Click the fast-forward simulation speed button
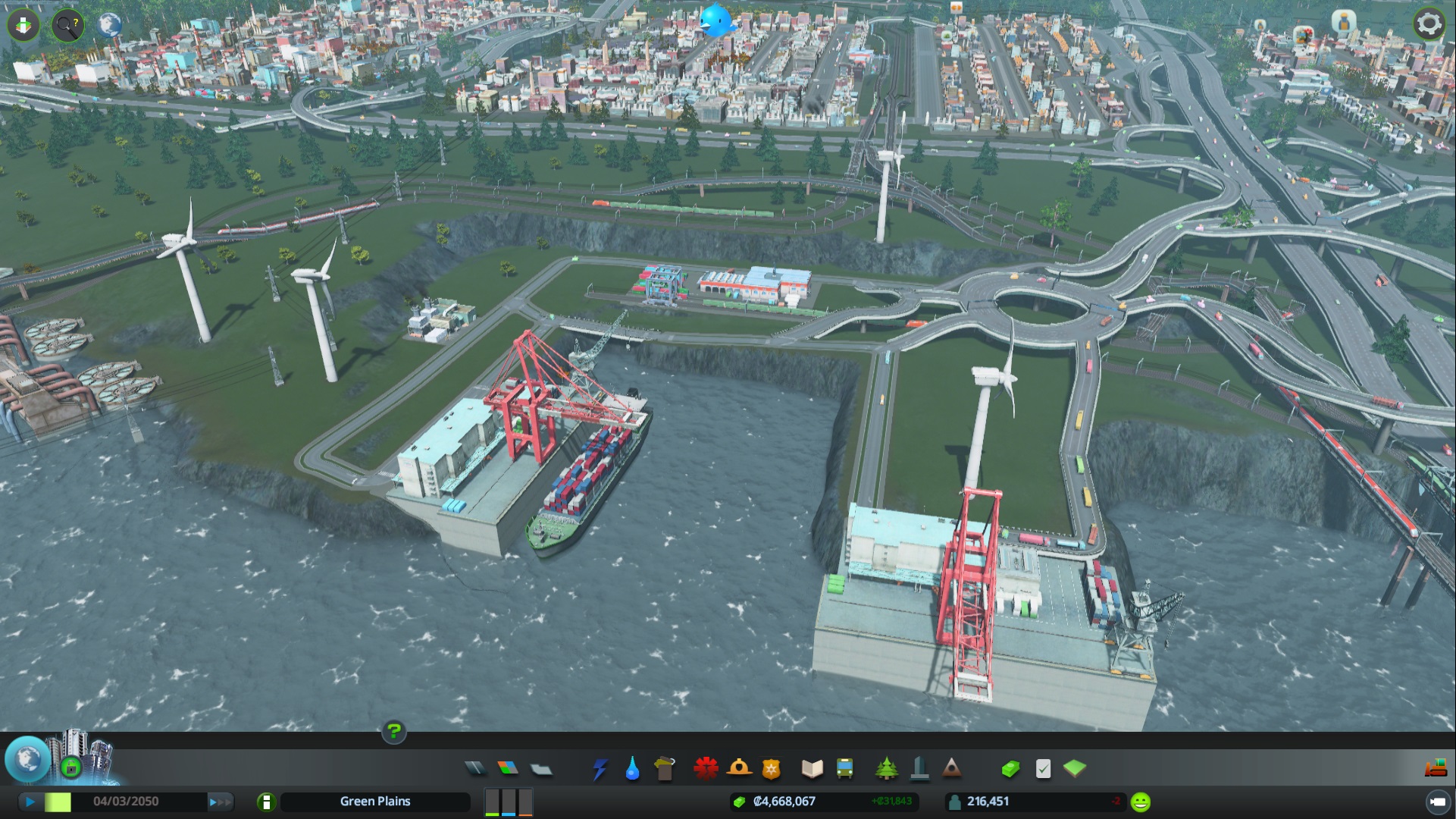 coord(218,801)
